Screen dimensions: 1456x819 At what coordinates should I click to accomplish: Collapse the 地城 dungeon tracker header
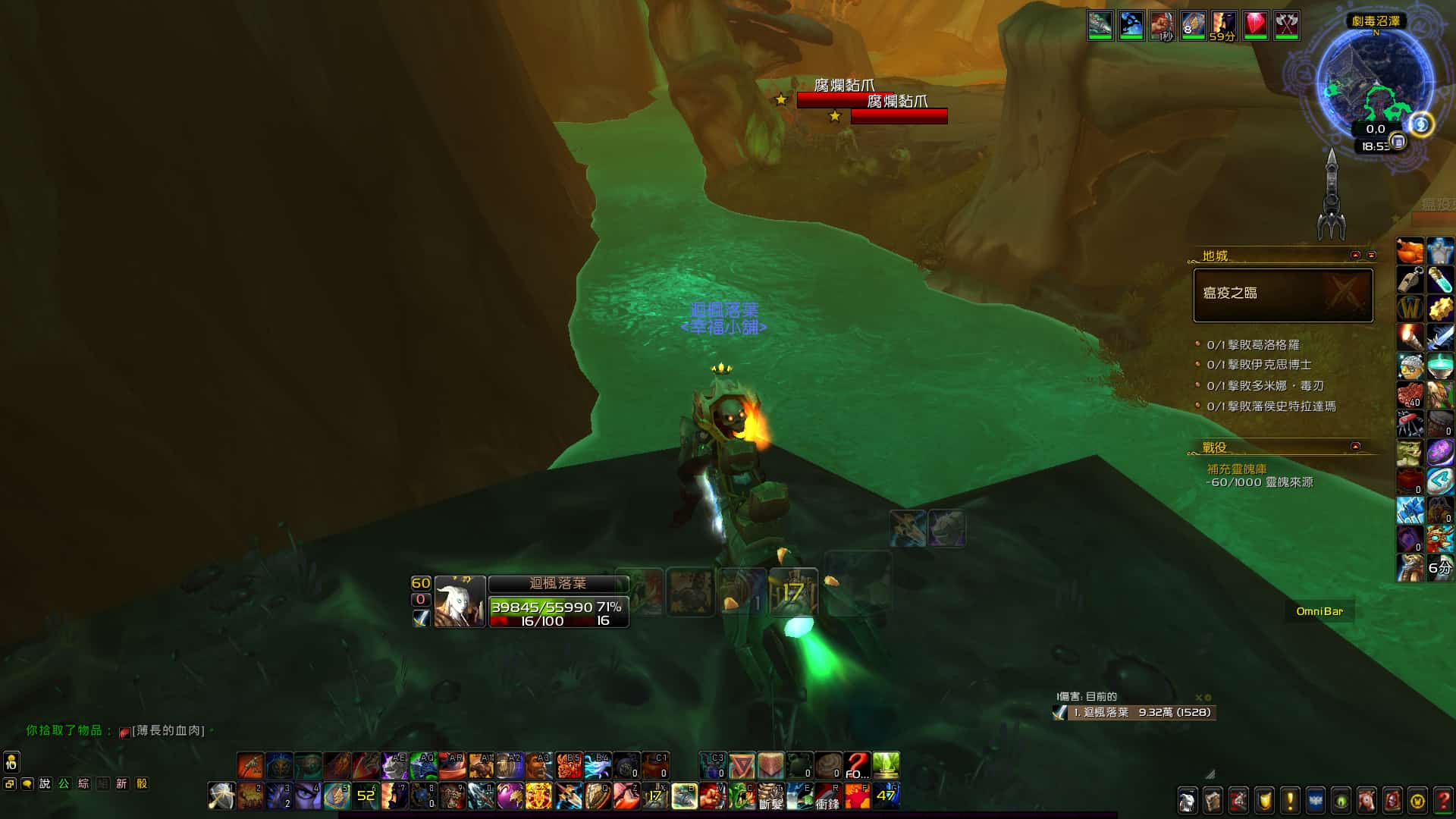pos(1356,256)
